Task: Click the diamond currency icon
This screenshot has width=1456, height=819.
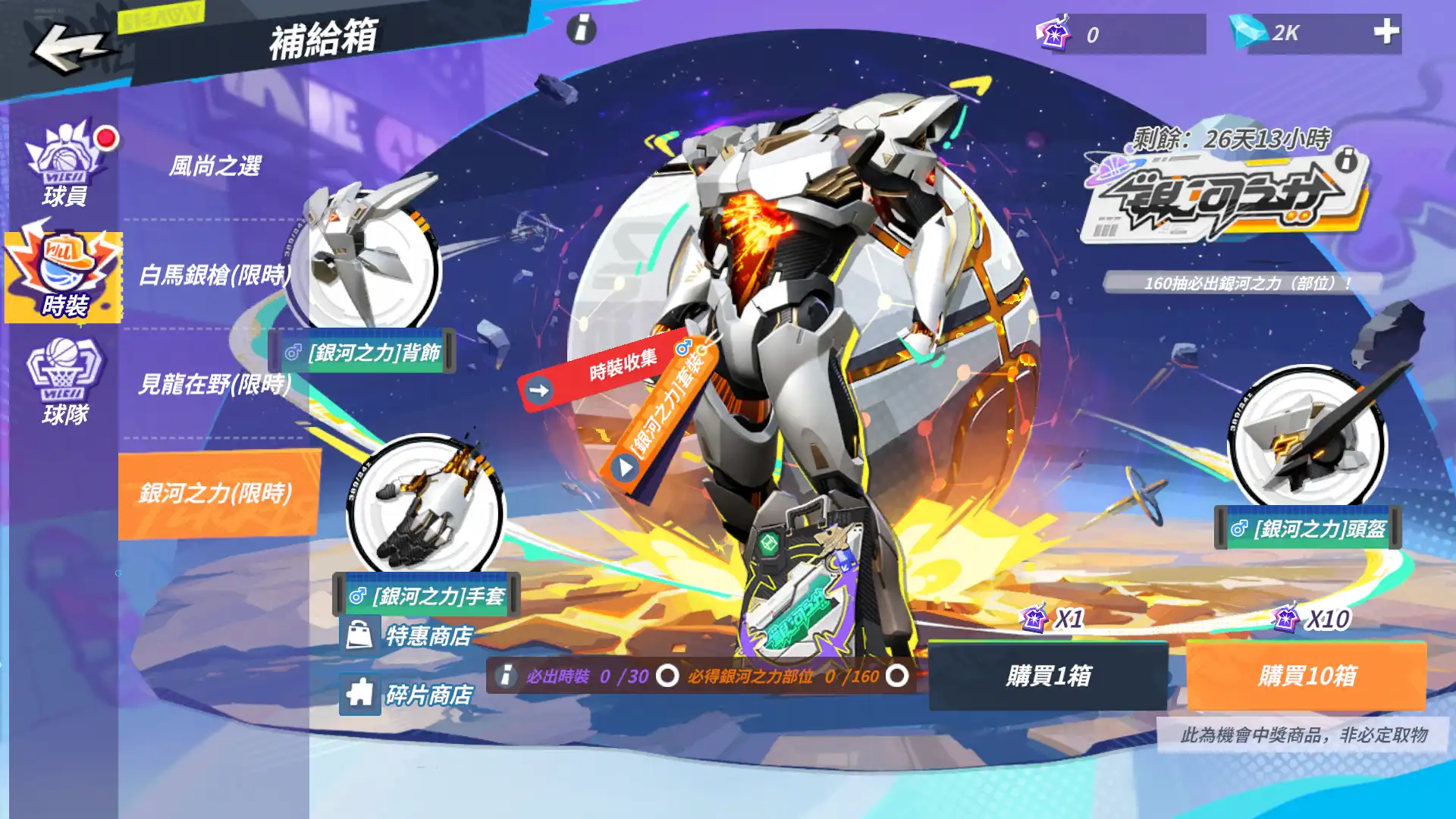Action: pyautogui.click(x=1250, y=33)
